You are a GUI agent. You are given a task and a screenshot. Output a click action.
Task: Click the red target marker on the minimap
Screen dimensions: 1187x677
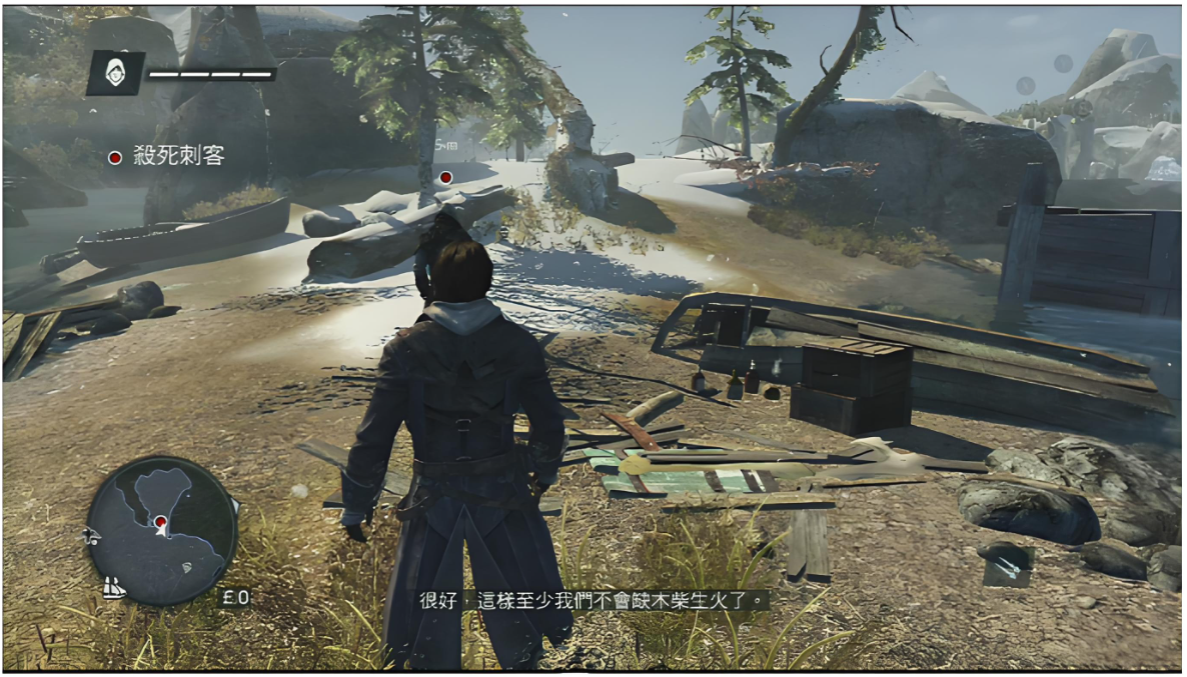pos(160,521)
